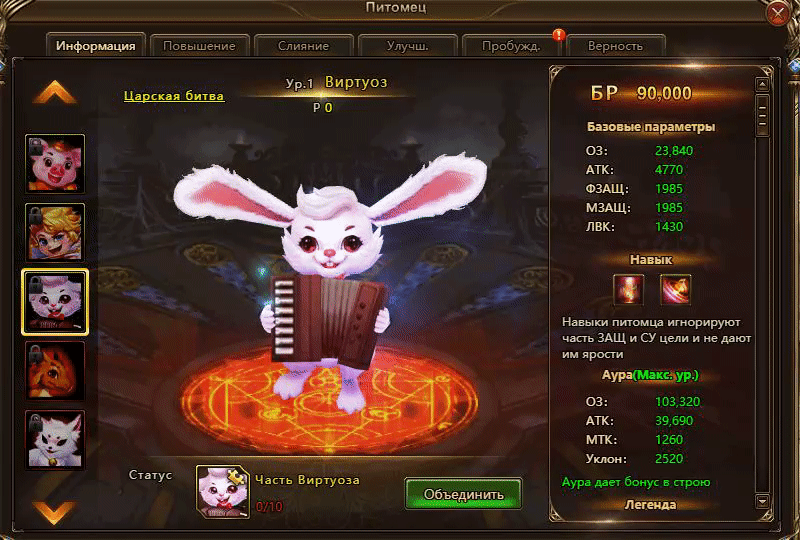Click the green Объединить button
Viewport: 800px width, 540px height.
click(x=464, y=494)
